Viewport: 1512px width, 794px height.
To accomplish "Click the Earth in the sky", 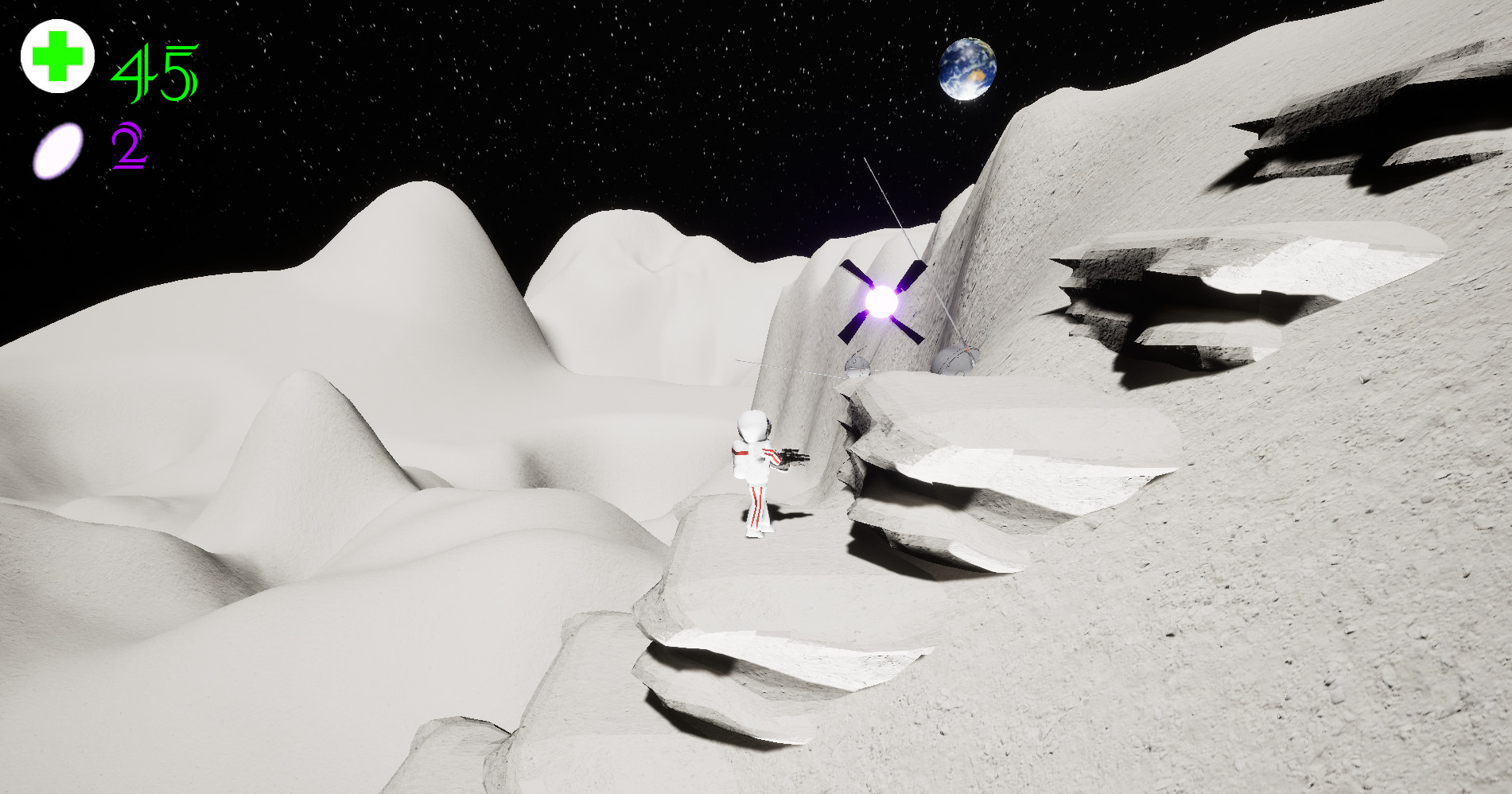I will pos(969,70).
